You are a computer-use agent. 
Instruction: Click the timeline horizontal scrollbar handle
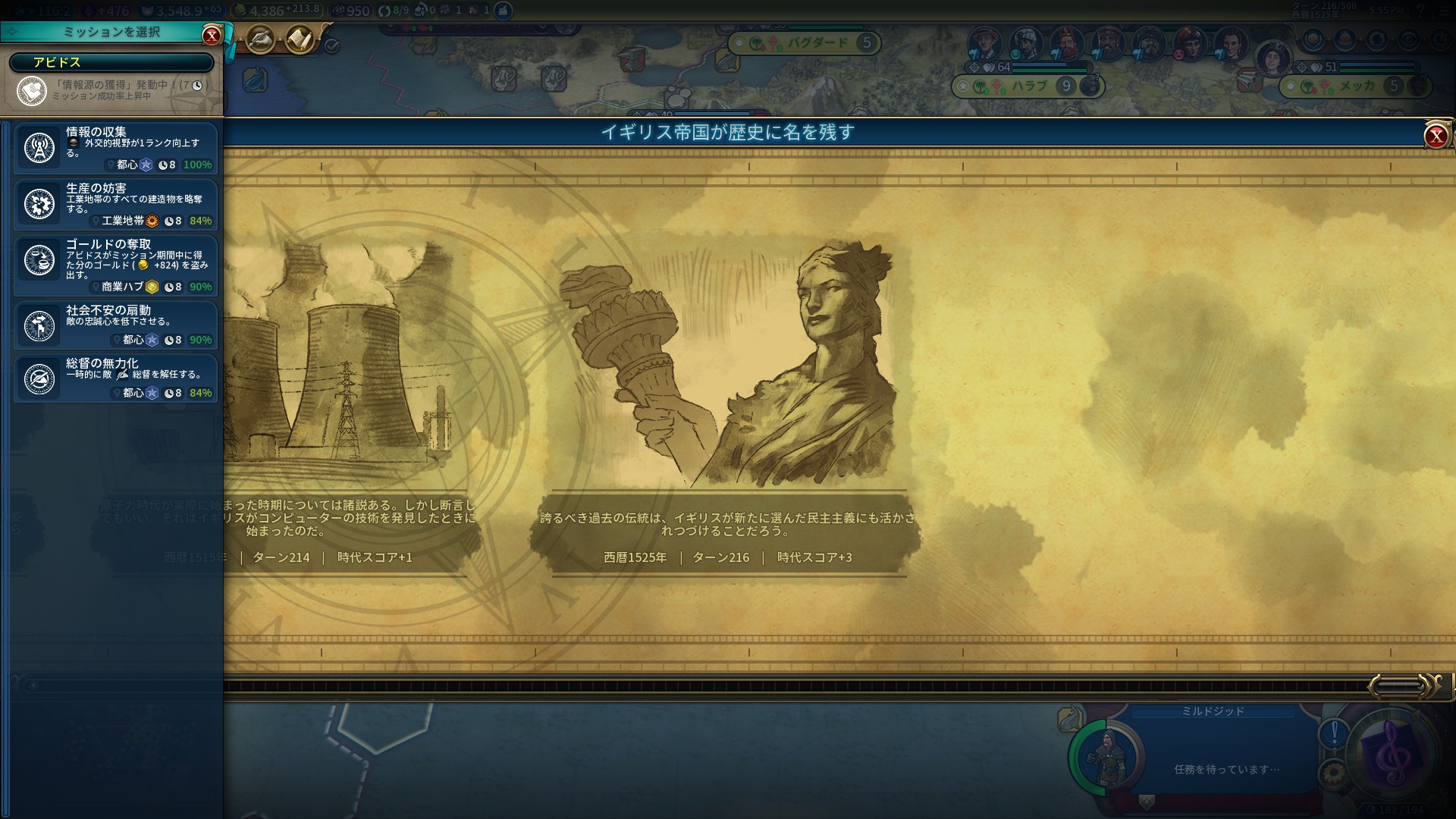tap(1399, 686)
